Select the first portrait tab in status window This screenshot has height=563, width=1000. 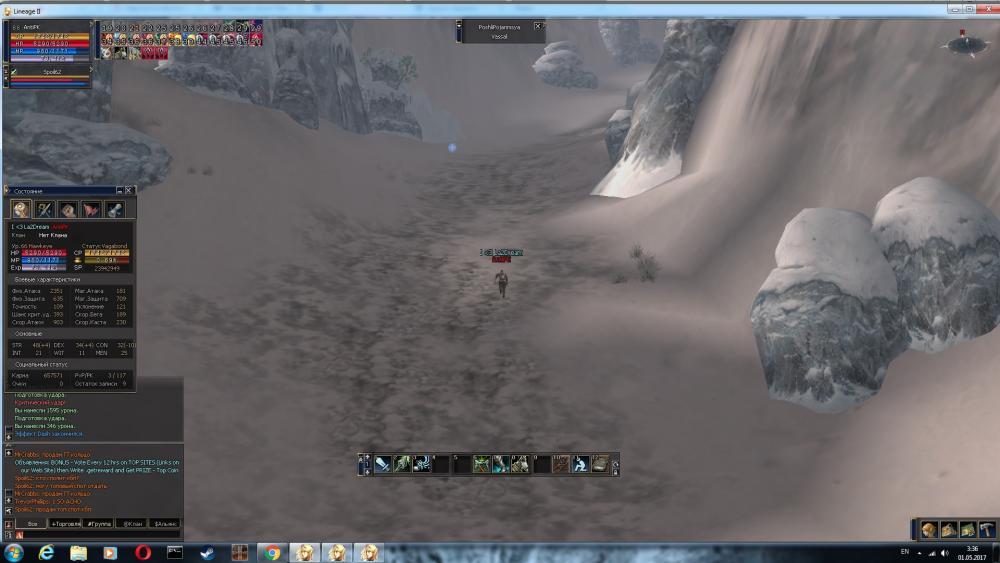coord(21,209)
